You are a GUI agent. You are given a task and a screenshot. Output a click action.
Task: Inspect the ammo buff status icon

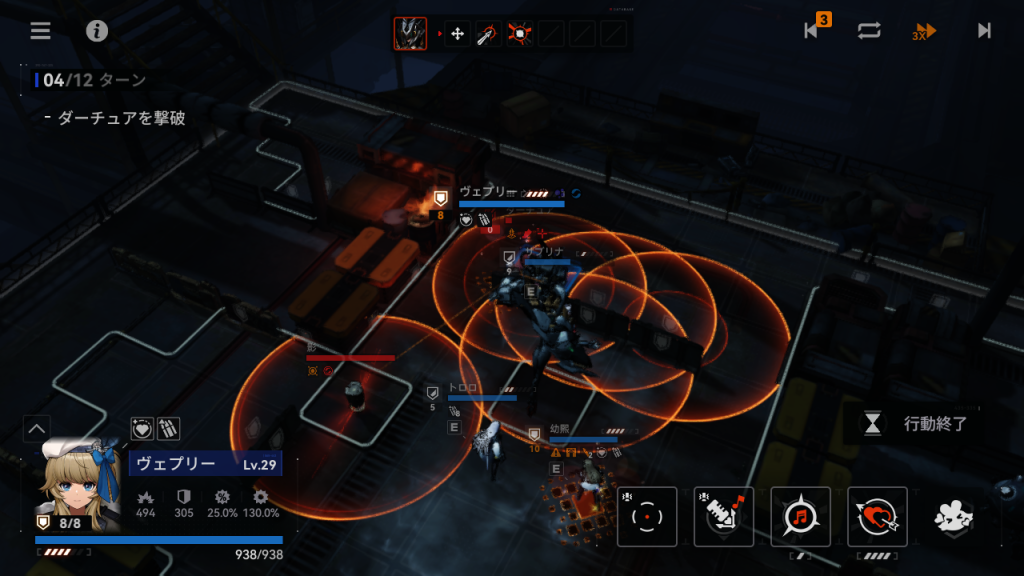[168, 429]
